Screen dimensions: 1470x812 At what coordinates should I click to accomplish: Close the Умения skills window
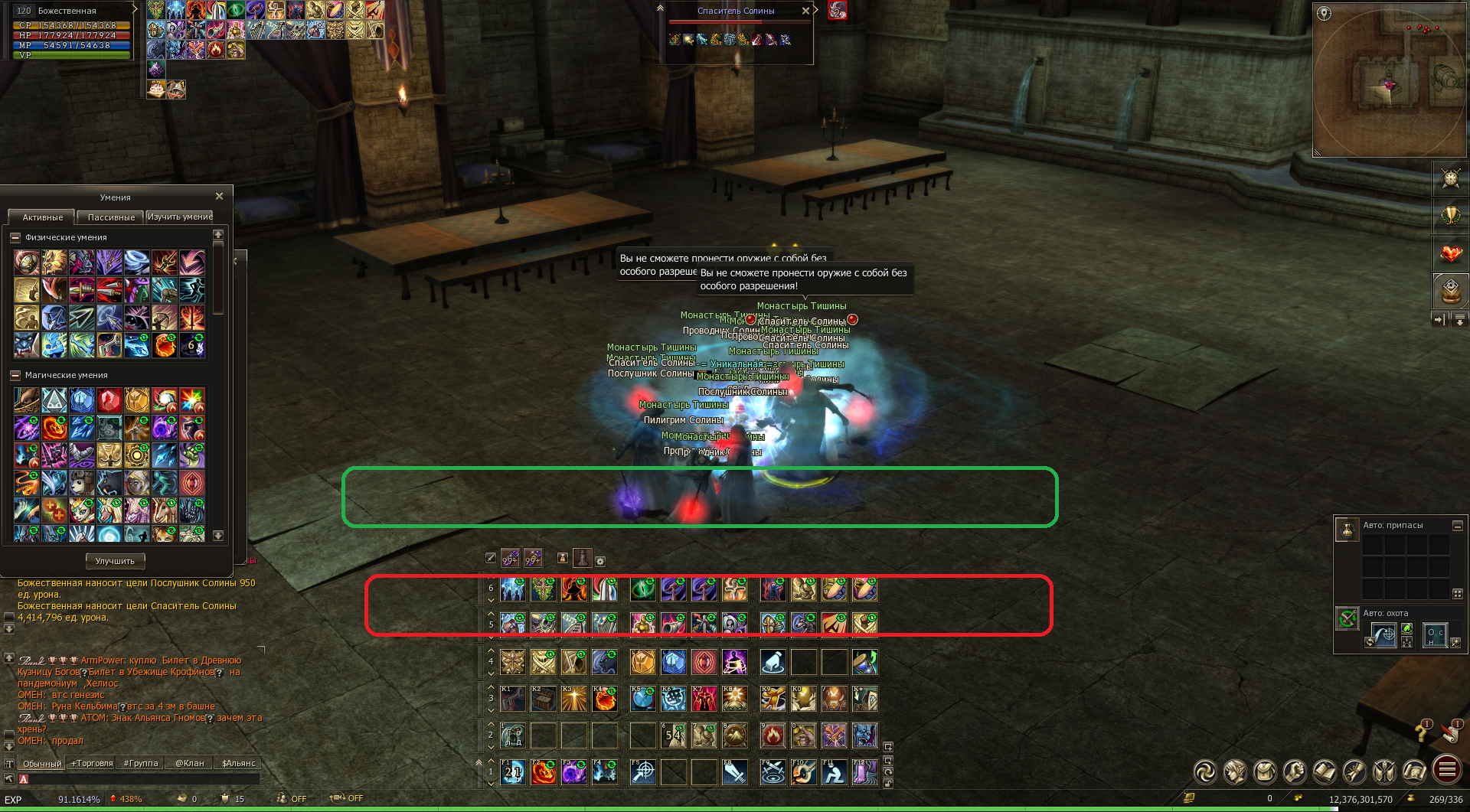(x=220, y=197)
